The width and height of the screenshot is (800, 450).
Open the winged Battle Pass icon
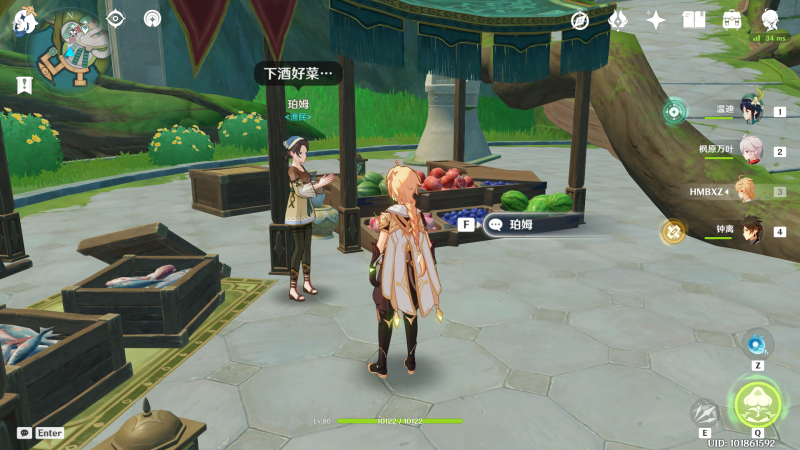point(618,20)
